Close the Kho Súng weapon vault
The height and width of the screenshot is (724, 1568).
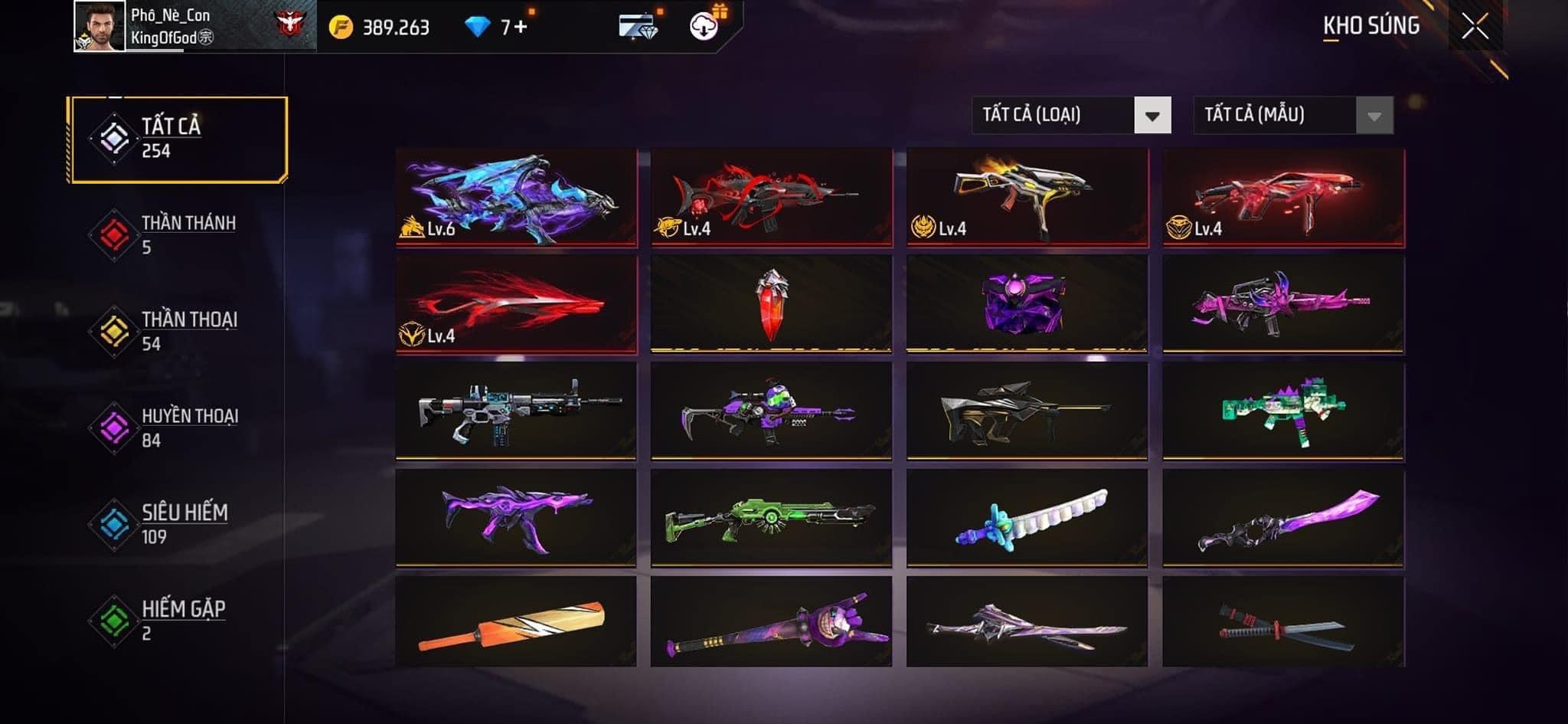click(1475, 27)
